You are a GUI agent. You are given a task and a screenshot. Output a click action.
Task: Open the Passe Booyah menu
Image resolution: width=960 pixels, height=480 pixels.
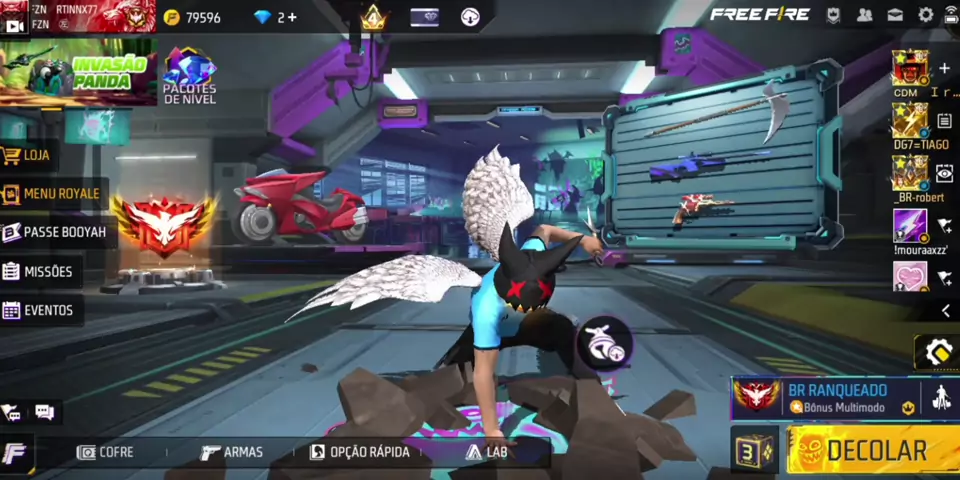pyautogui.click(x=55, y=232)
